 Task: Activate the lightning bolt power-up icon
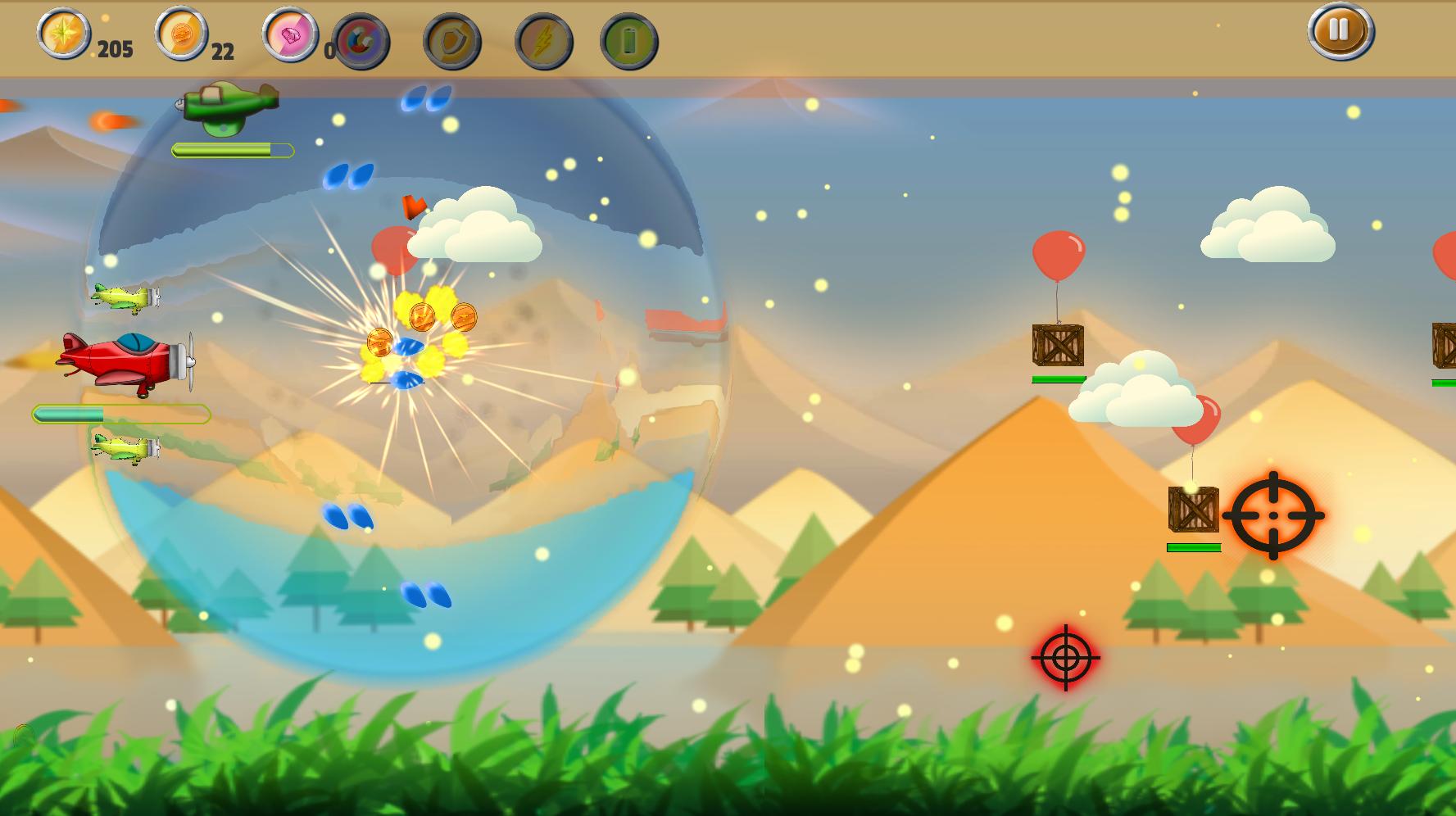point(543,41)
